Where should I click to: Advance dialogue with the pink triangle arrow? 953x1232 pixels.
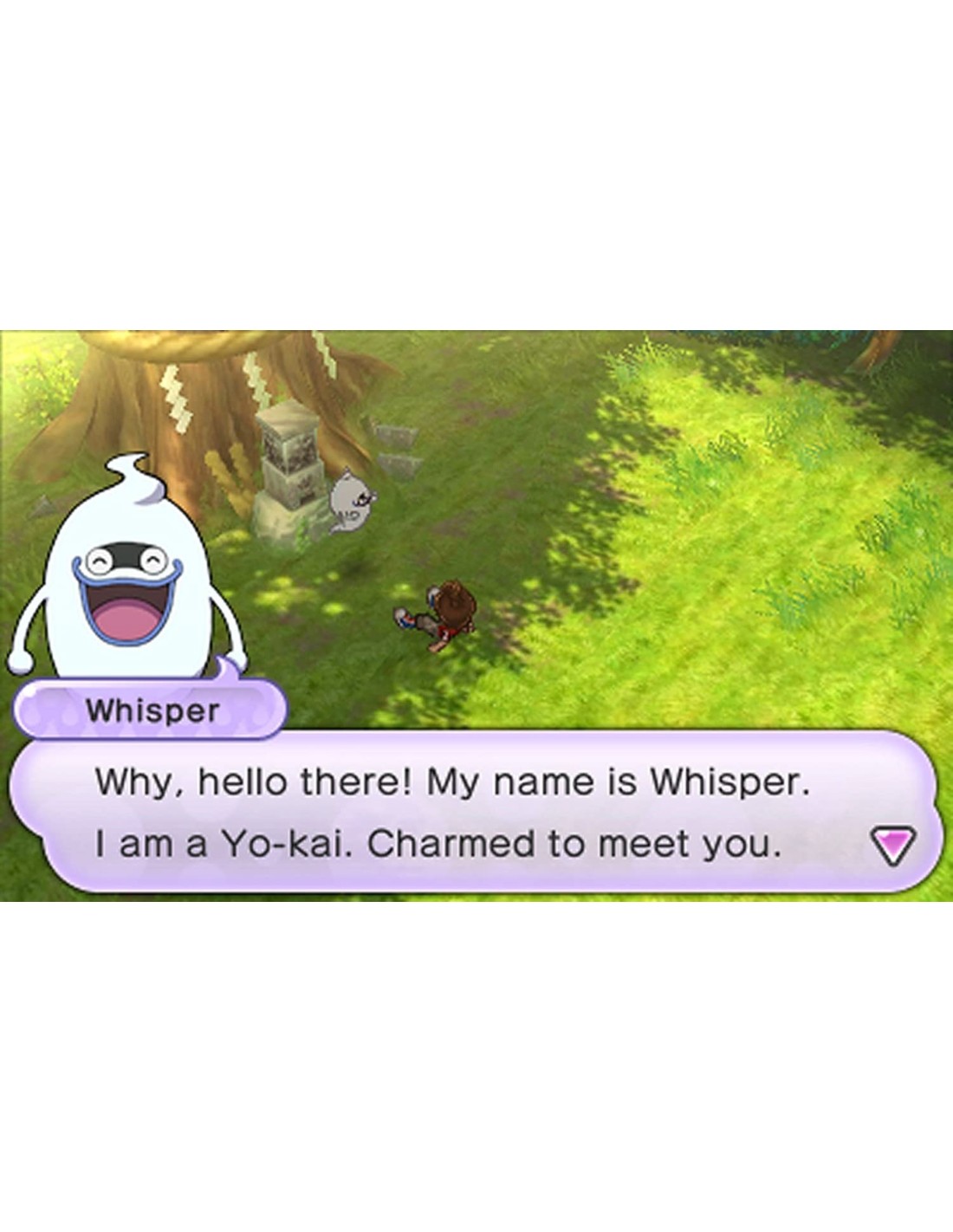click(x=891, y=845)
